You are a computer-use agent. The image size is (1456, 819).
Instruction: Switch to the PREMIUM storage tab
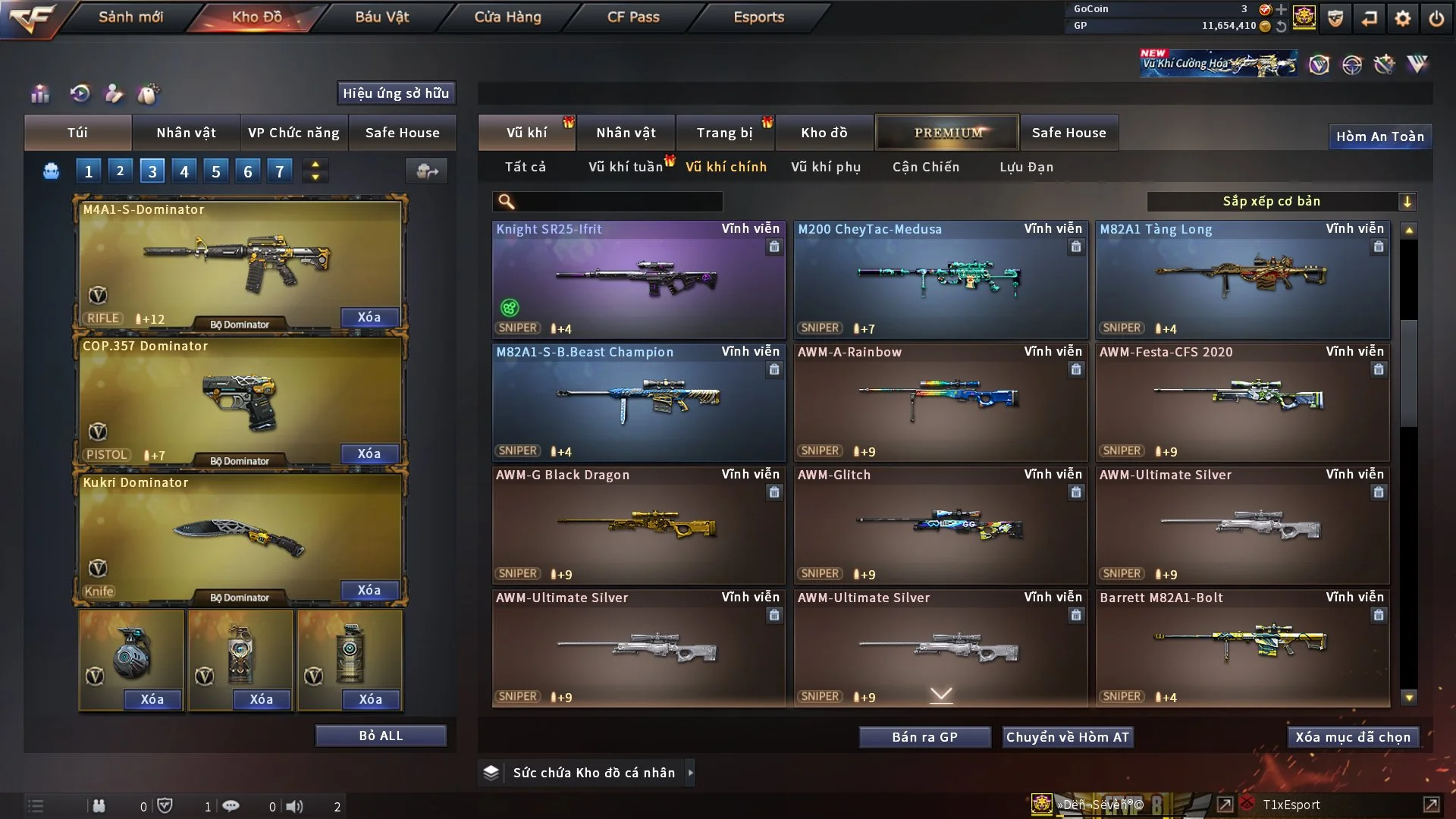pos(947,133)
